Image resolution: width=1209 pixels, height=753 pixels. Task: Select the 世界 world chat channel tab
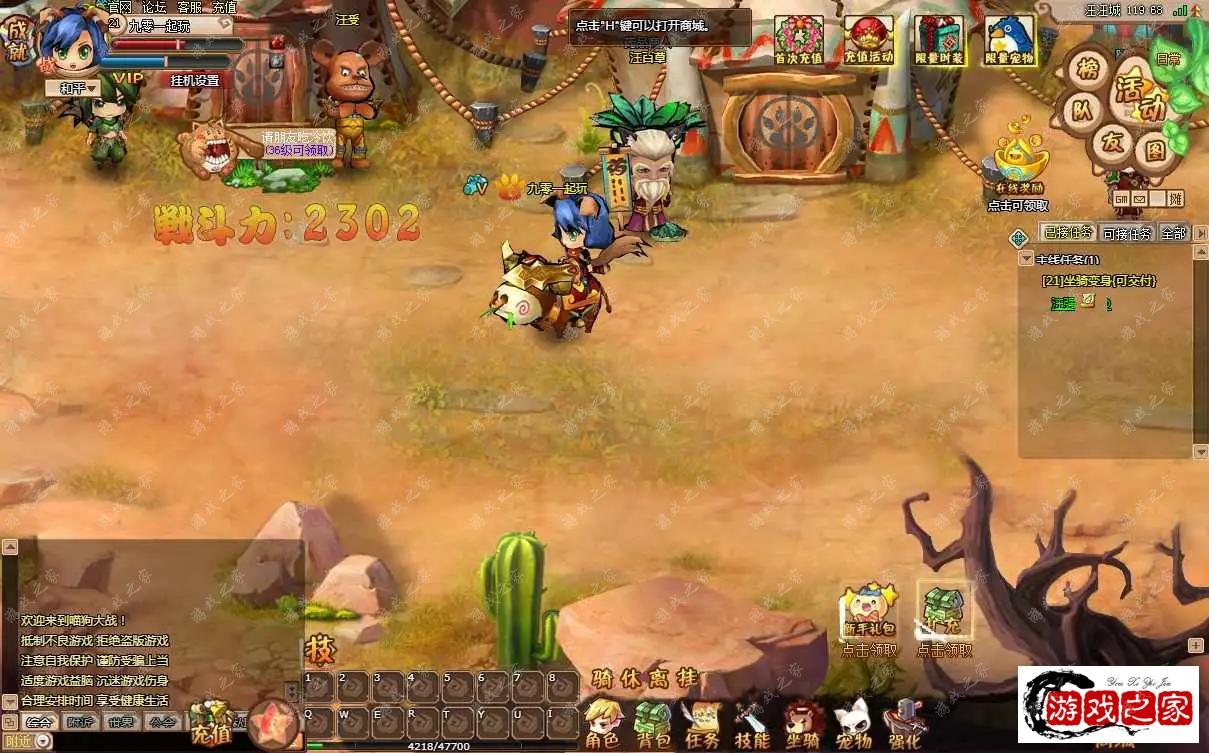(121, 722)
